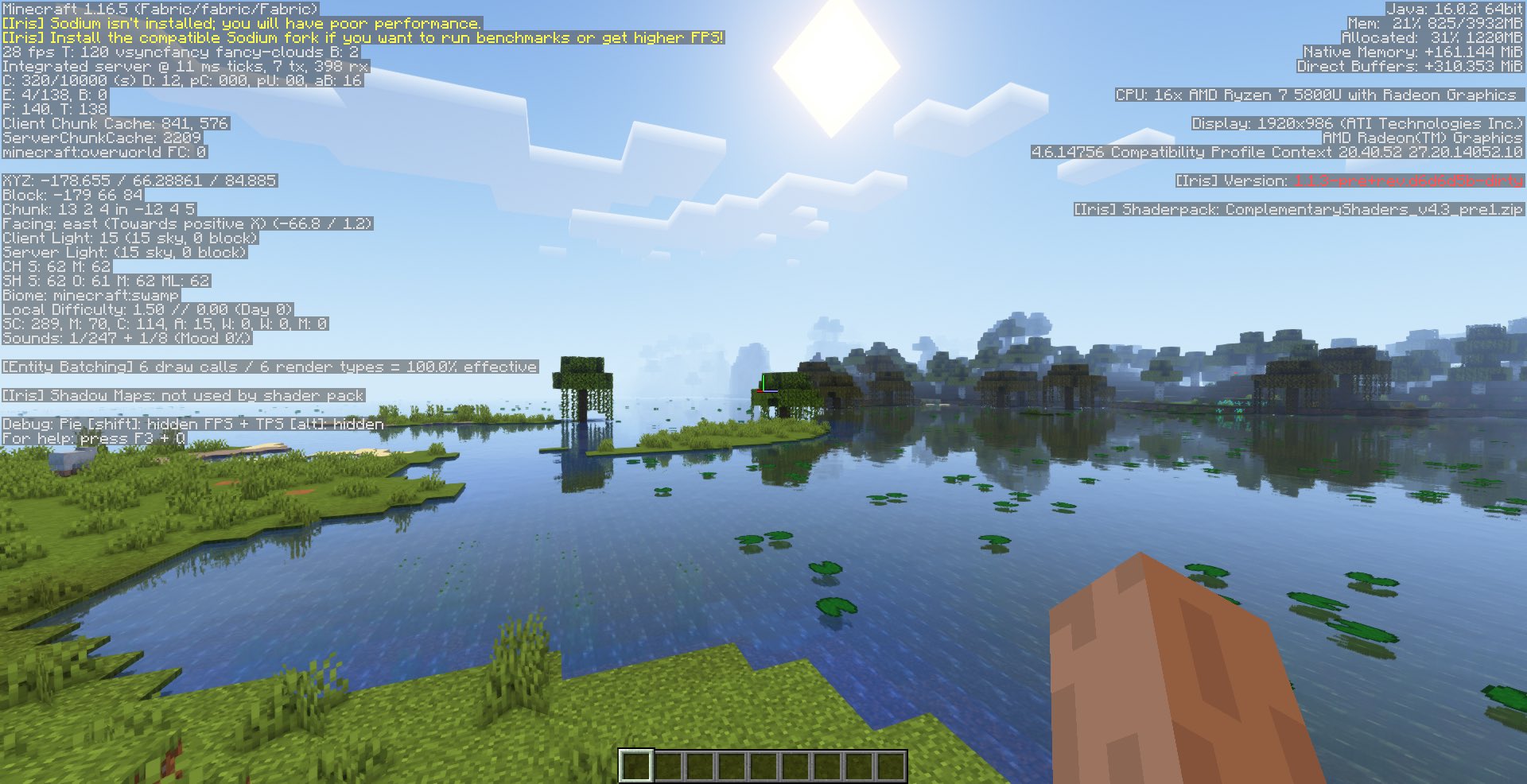The height and width of the screenshot is (784, 1527).
Task: Click the XYZ coordinates readout
Action: (138, 180)
